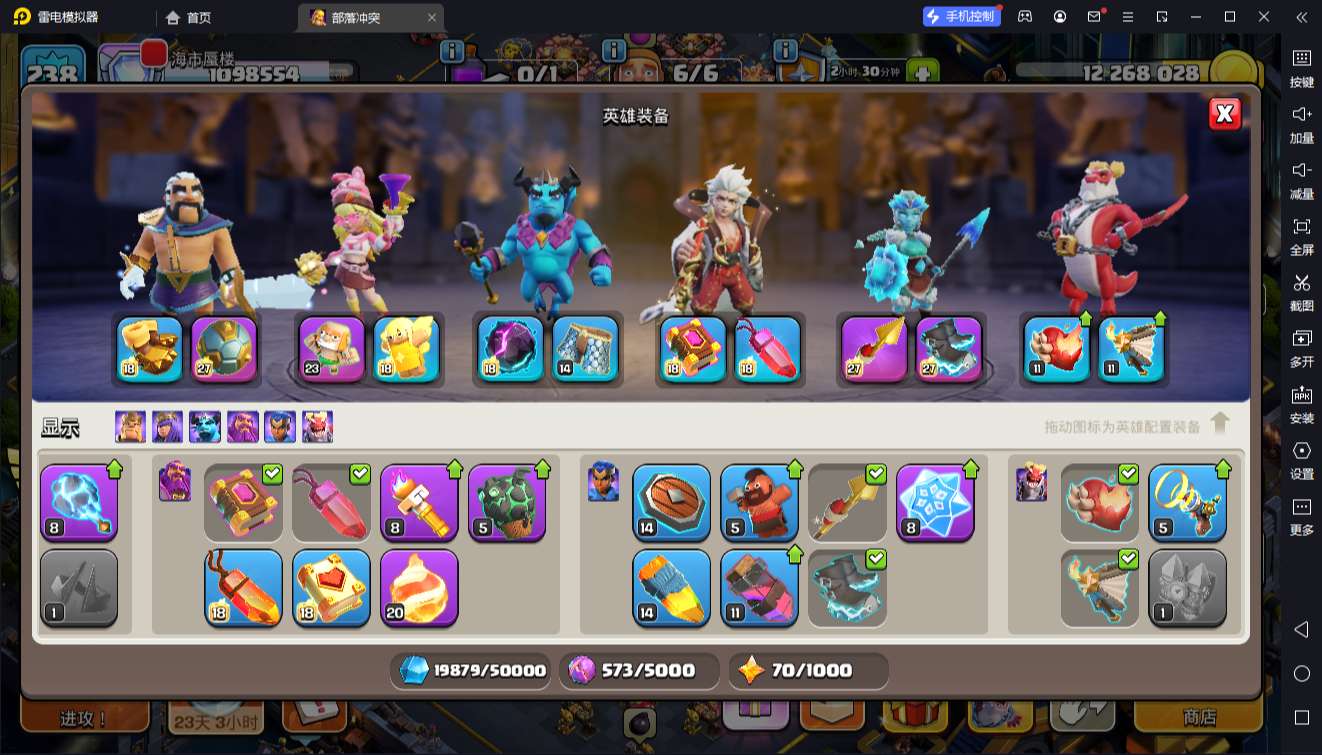Choose the level 8 flaming torch equipment
The width and height of the screenshot is (1322, 755).
pyautogui.click(x=419, y=502)
